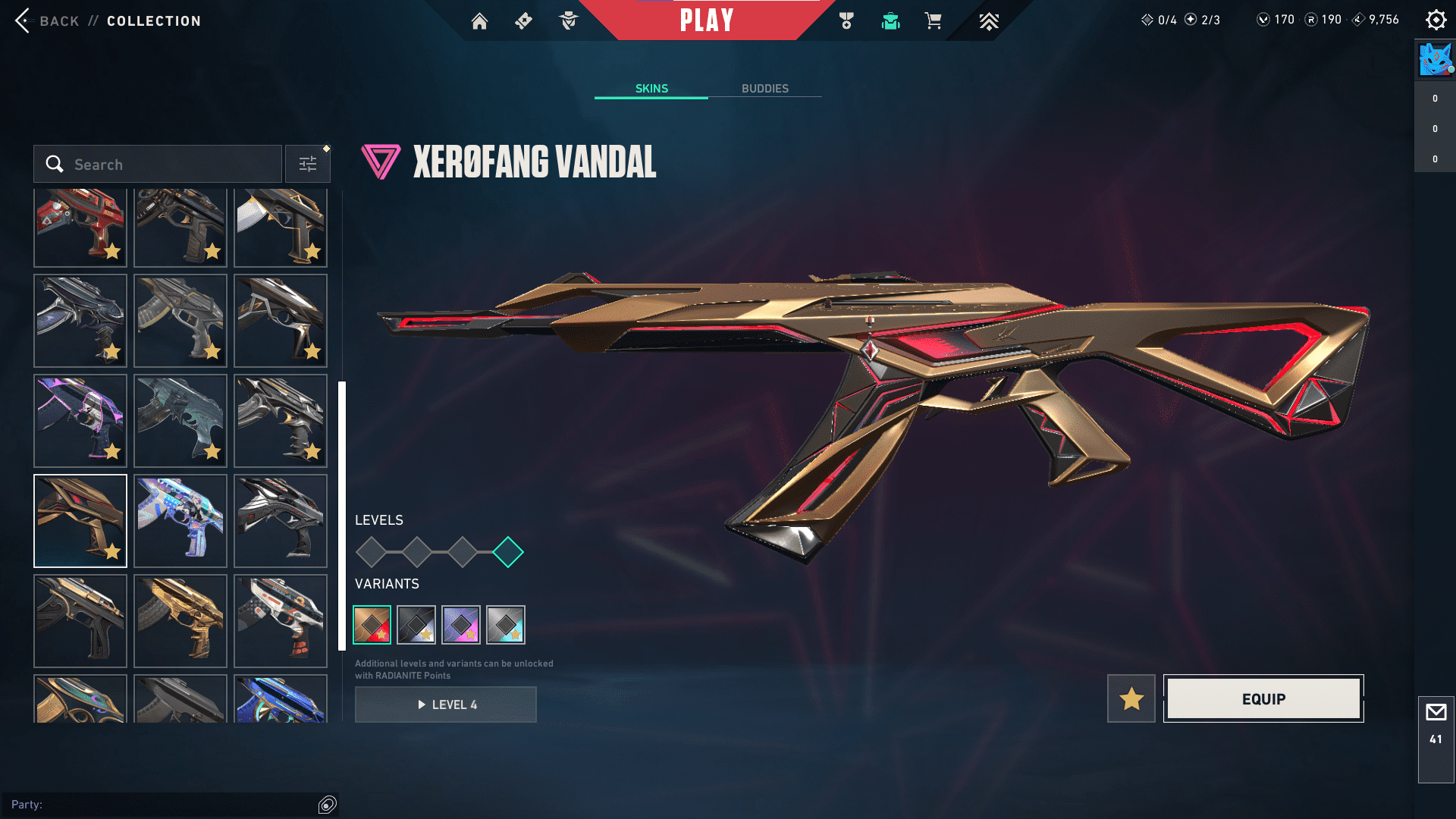Select the Skins tab

651,89
